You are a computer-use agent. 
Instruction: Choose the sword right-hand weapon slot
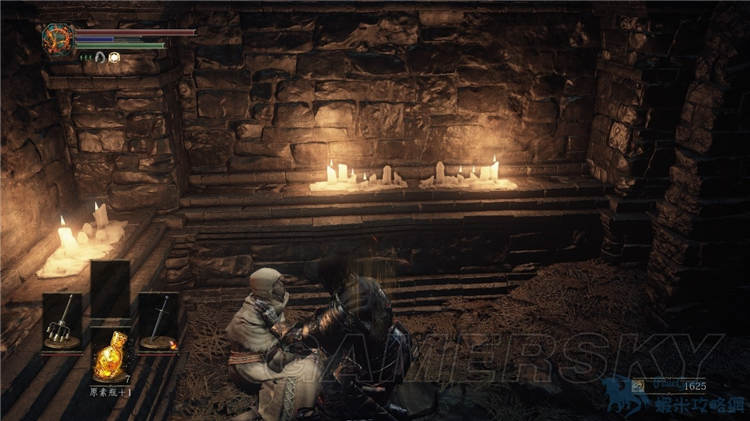point(158,321)
